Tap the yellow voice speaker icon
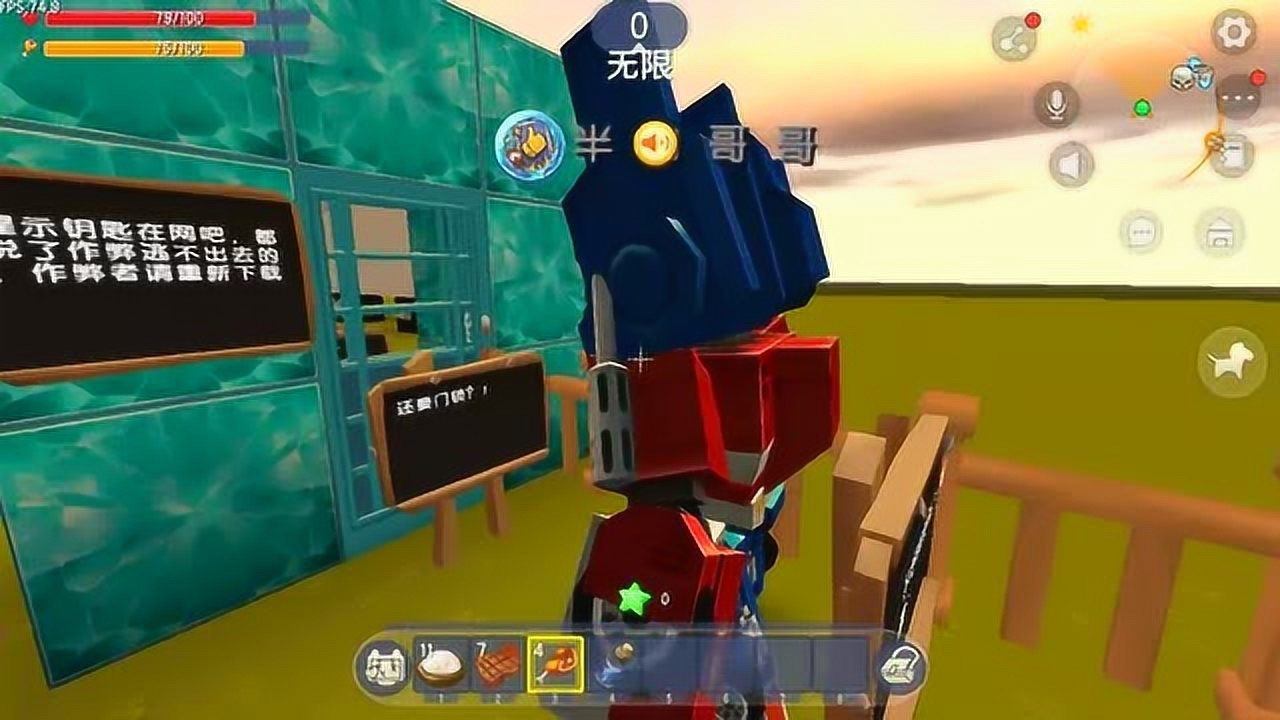Image resolution: width=1280 pixels, height=720 pixels. [x=656, y=146]
